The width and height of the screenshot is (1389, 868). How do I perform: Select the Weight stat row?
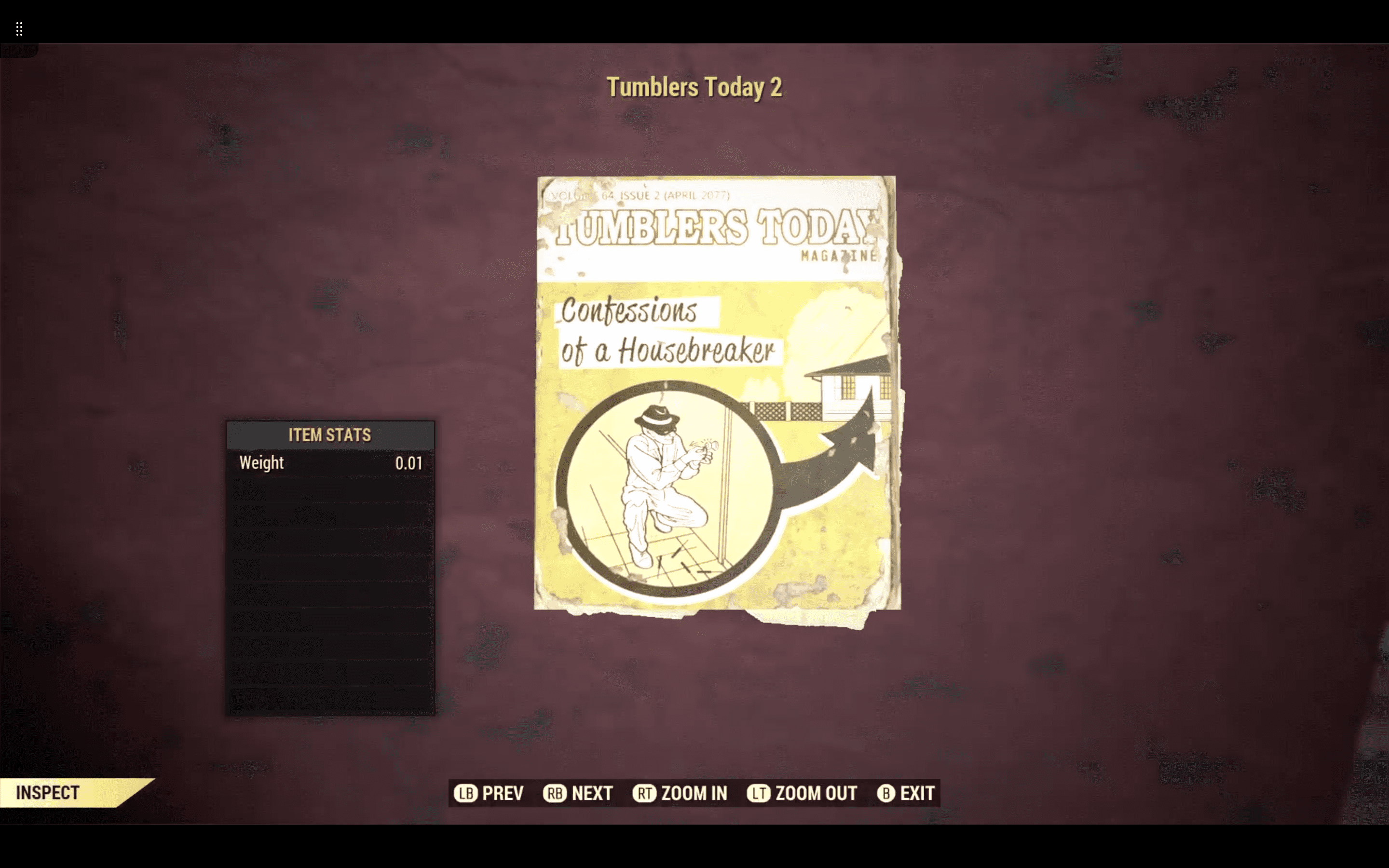pos(329,463)
